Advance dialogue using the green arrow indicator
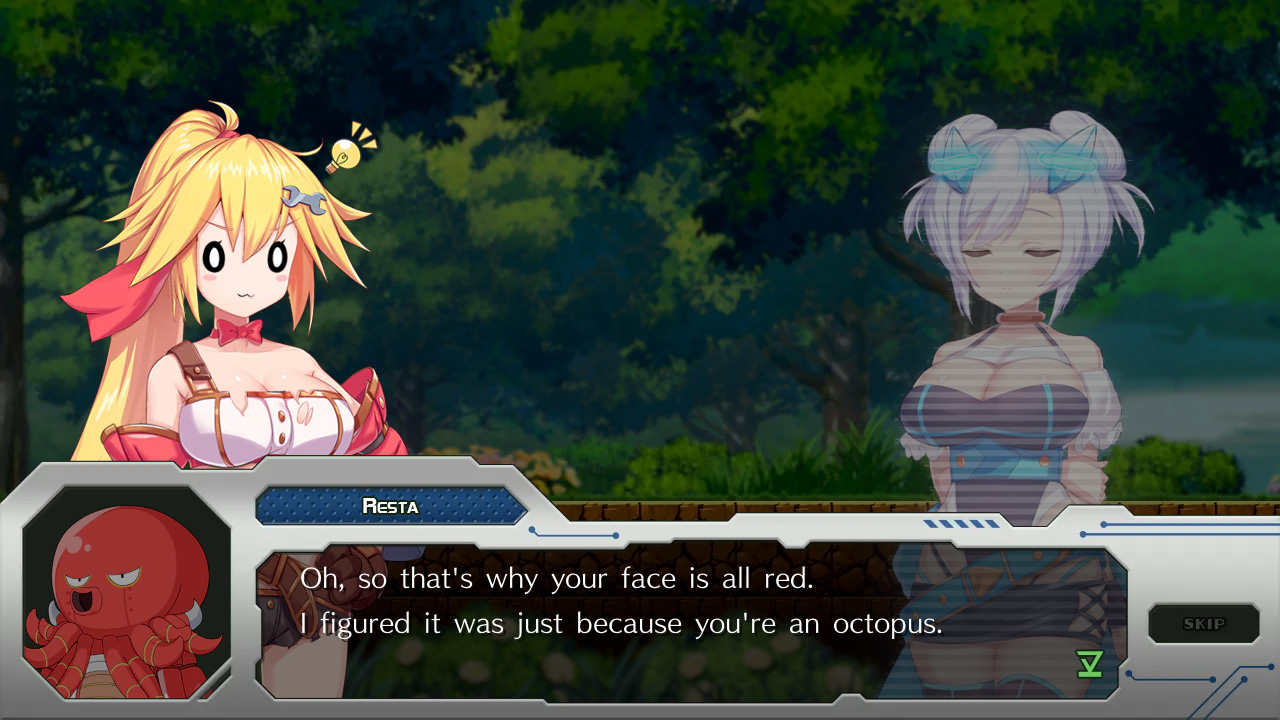 pos(1089,664)
